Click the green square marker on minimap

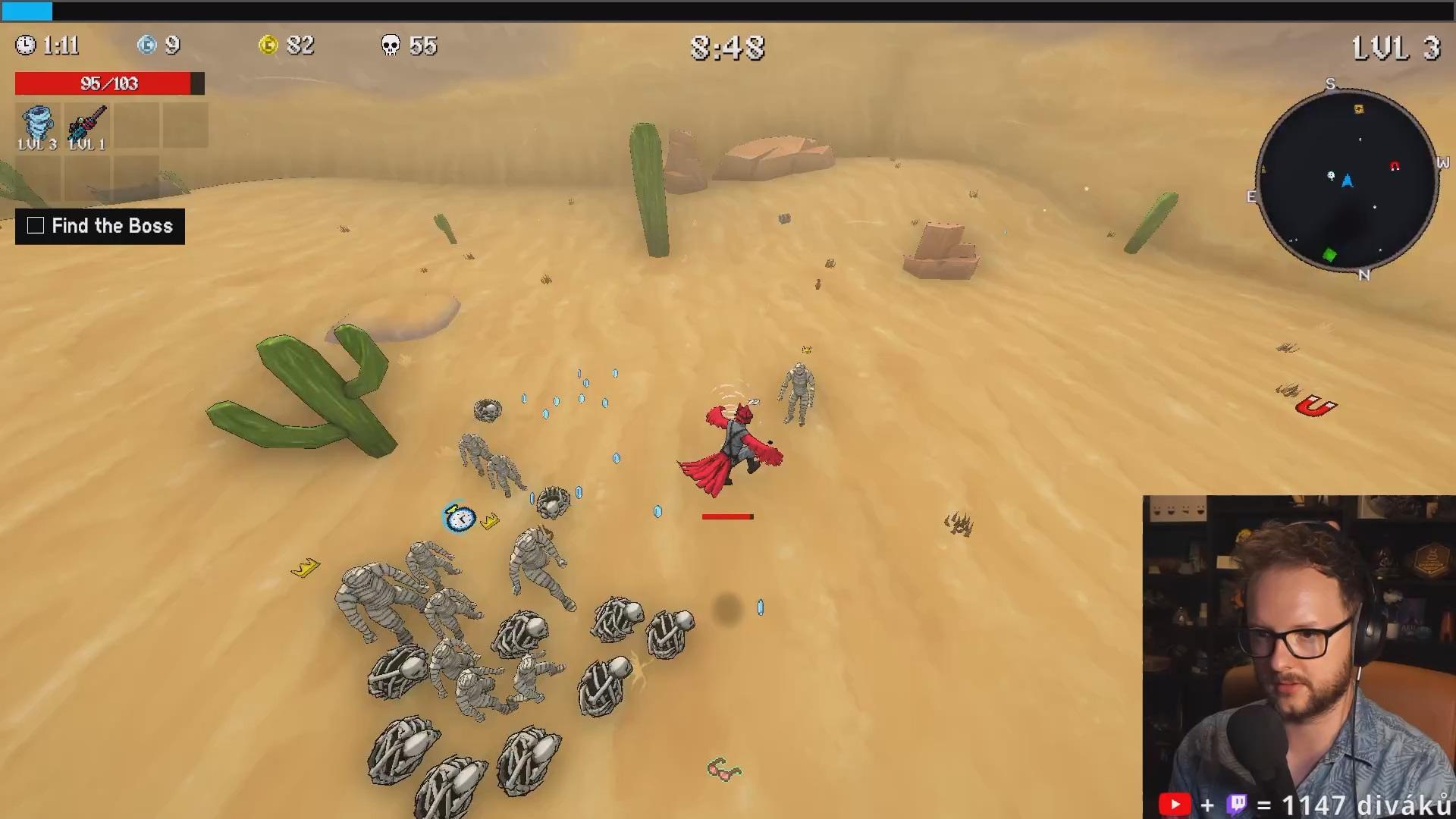[x=1329, y=256]
